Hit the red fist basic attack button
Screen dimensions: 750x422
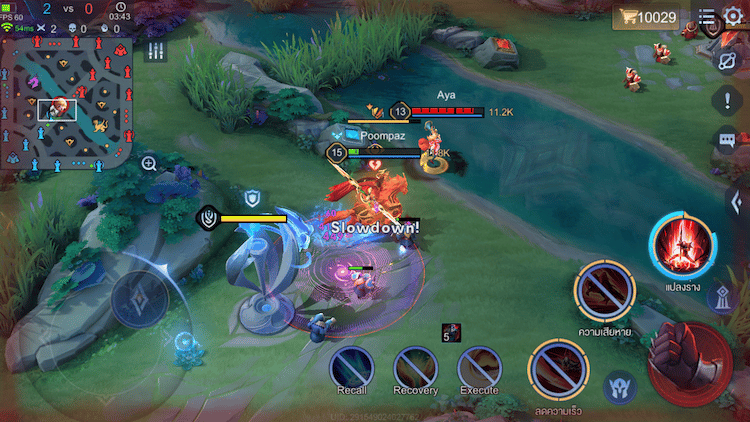691,361
